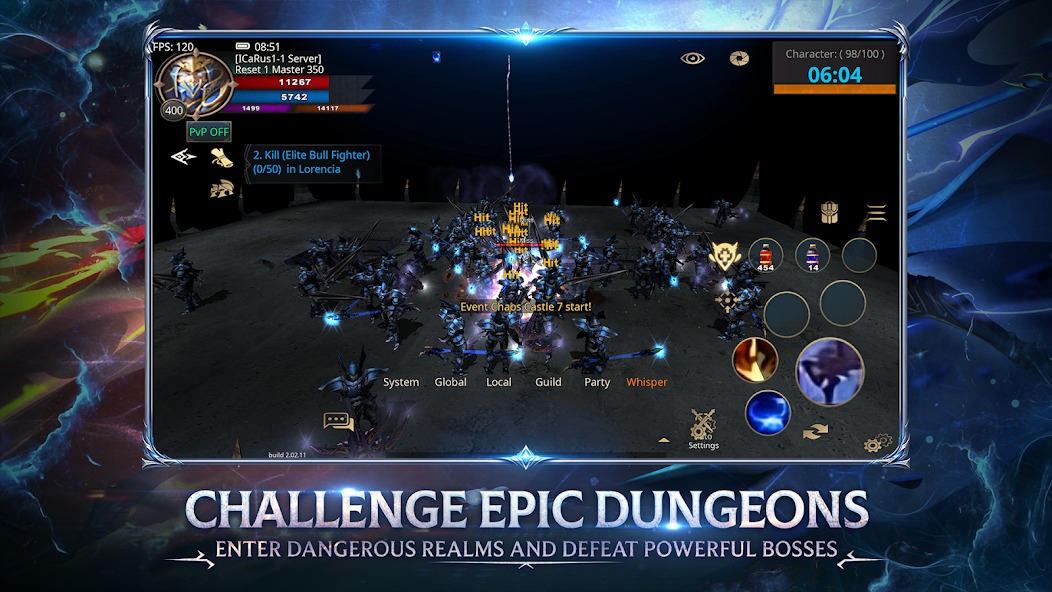Open the helmets party icon
This screenshot has height=592, width=1052.
pos(221,188)
